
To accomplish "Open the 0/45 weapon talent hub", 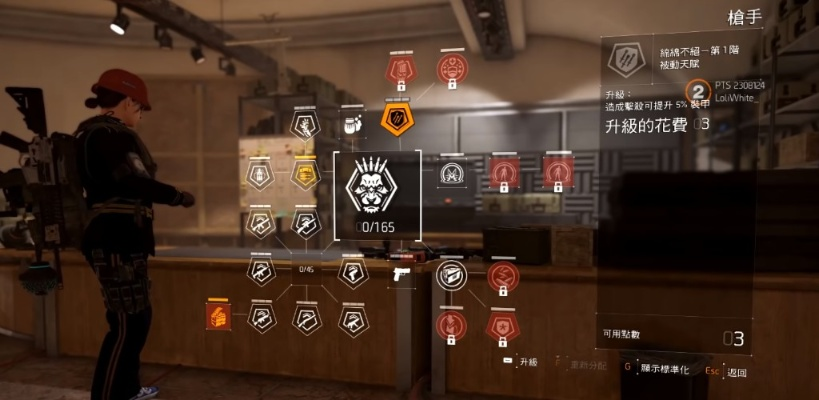I will 306,268.
